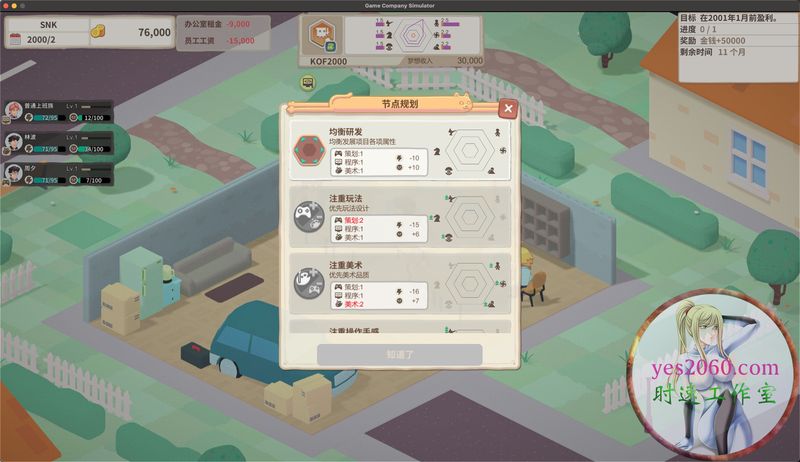Click the SNK company name label
The width and height of the screenshot is (800, 462).
tap(49, 22)
